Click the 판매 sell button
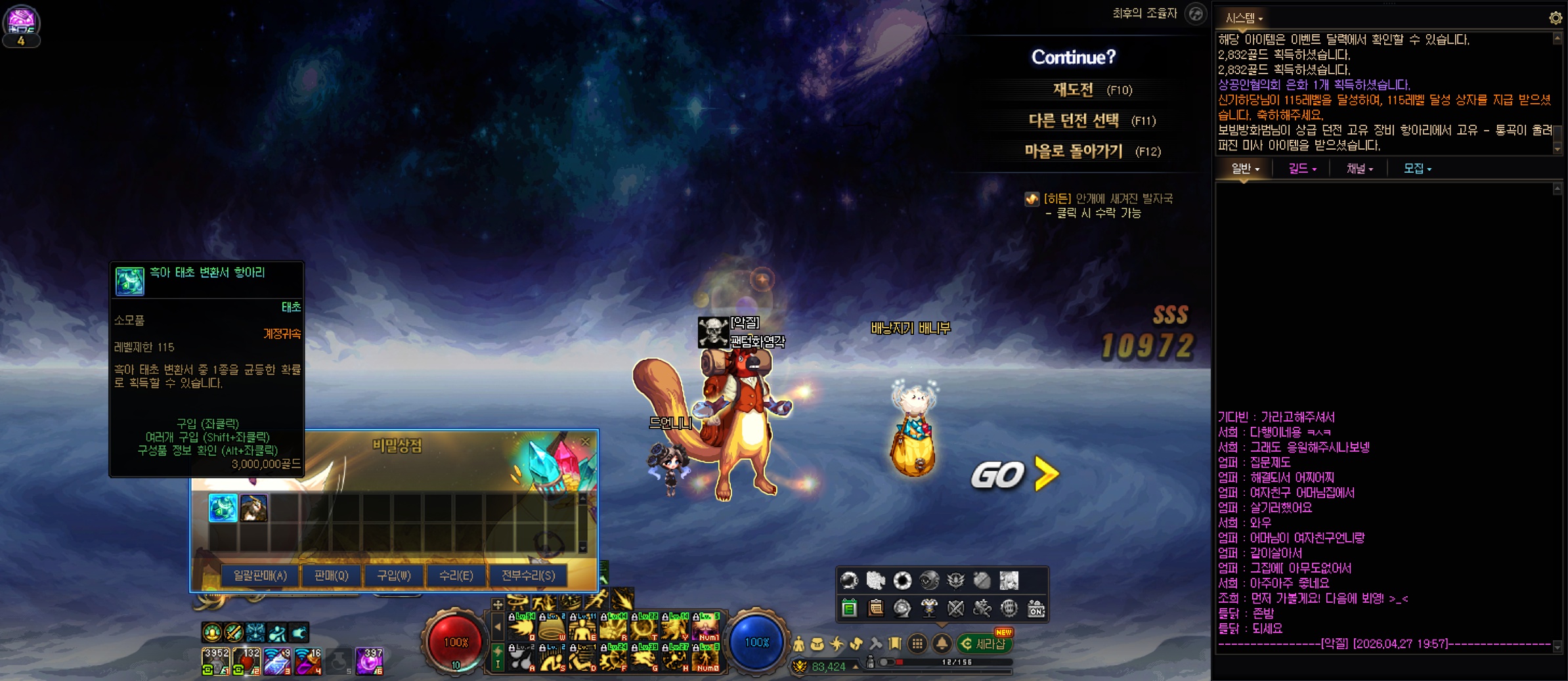The height and width of the screenshot is (681, 1568). 331,575
